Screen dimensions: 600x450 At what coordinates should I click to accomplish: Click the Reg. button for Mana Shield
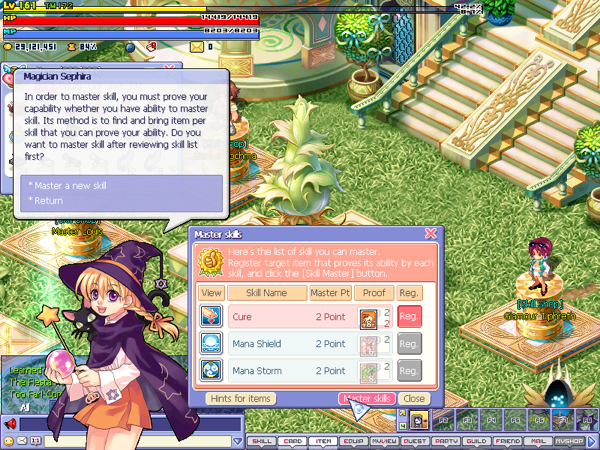click(x=409, y=343)
